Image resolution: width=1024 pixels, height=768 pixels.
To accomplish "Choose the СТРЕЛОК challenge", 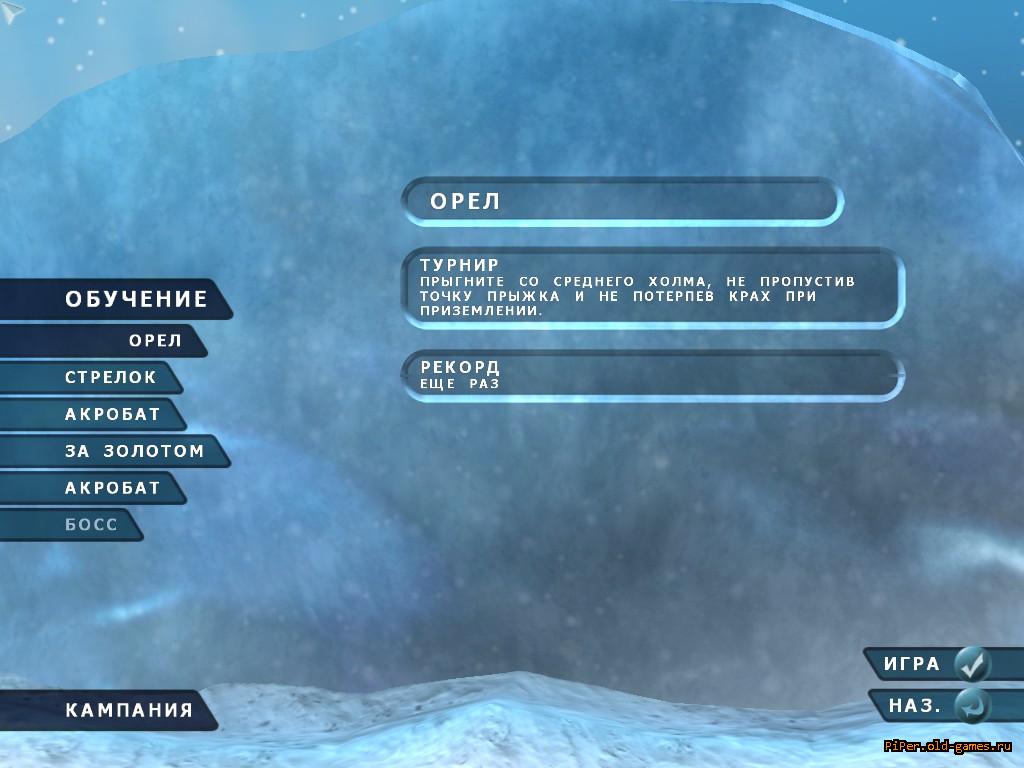I will click(110, 378).
